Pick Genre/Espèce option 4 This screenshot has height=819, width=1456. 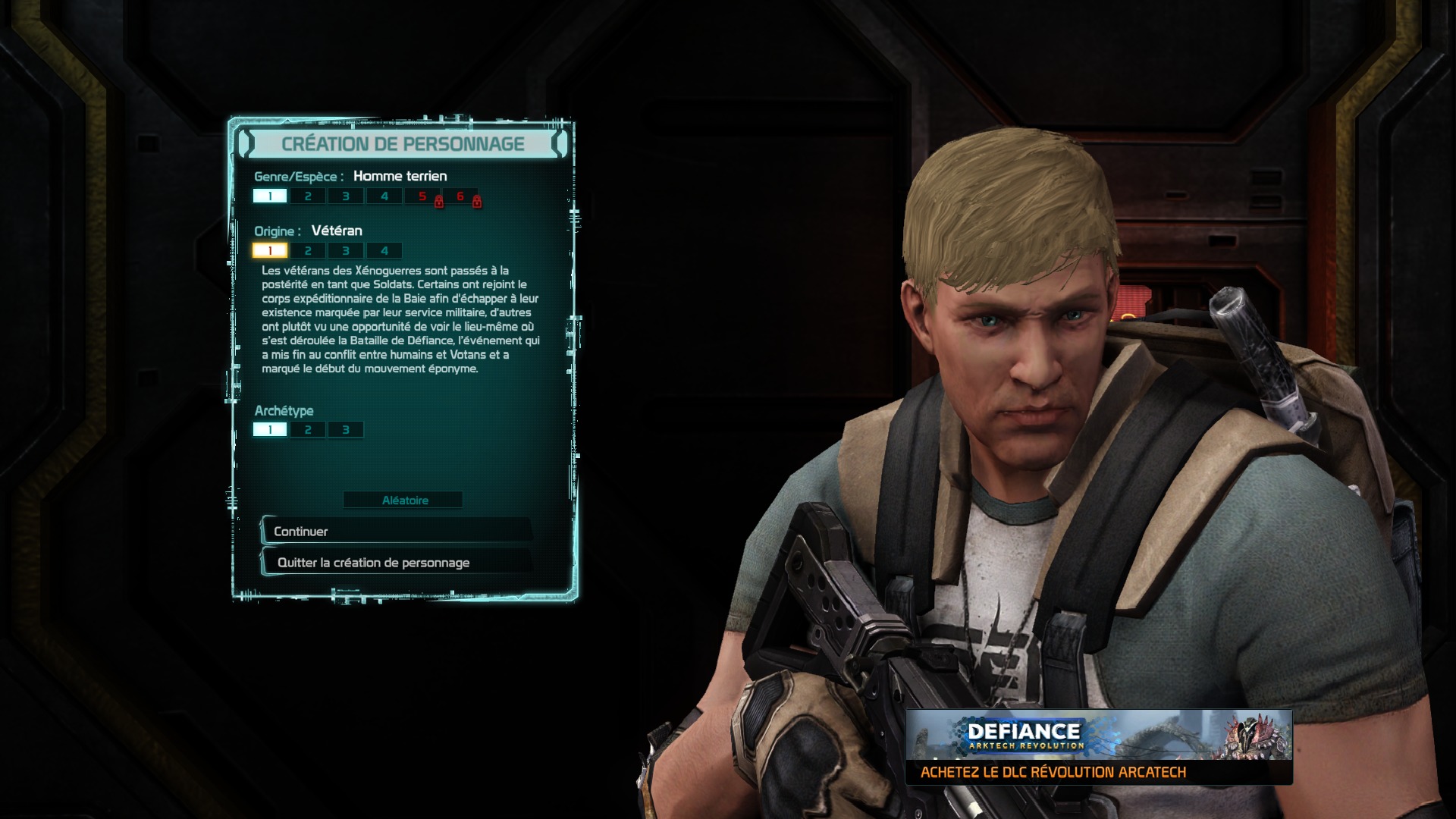[384, 196]
